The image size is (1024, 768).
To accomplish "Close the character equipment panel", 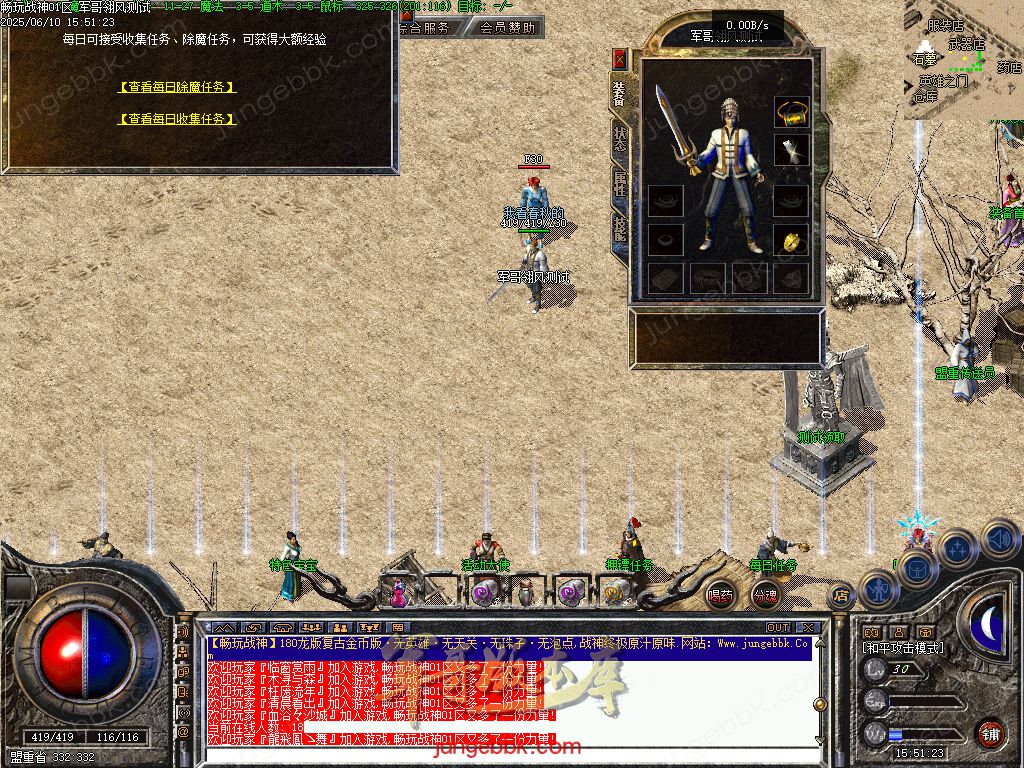I will click(x=620, y=58).
